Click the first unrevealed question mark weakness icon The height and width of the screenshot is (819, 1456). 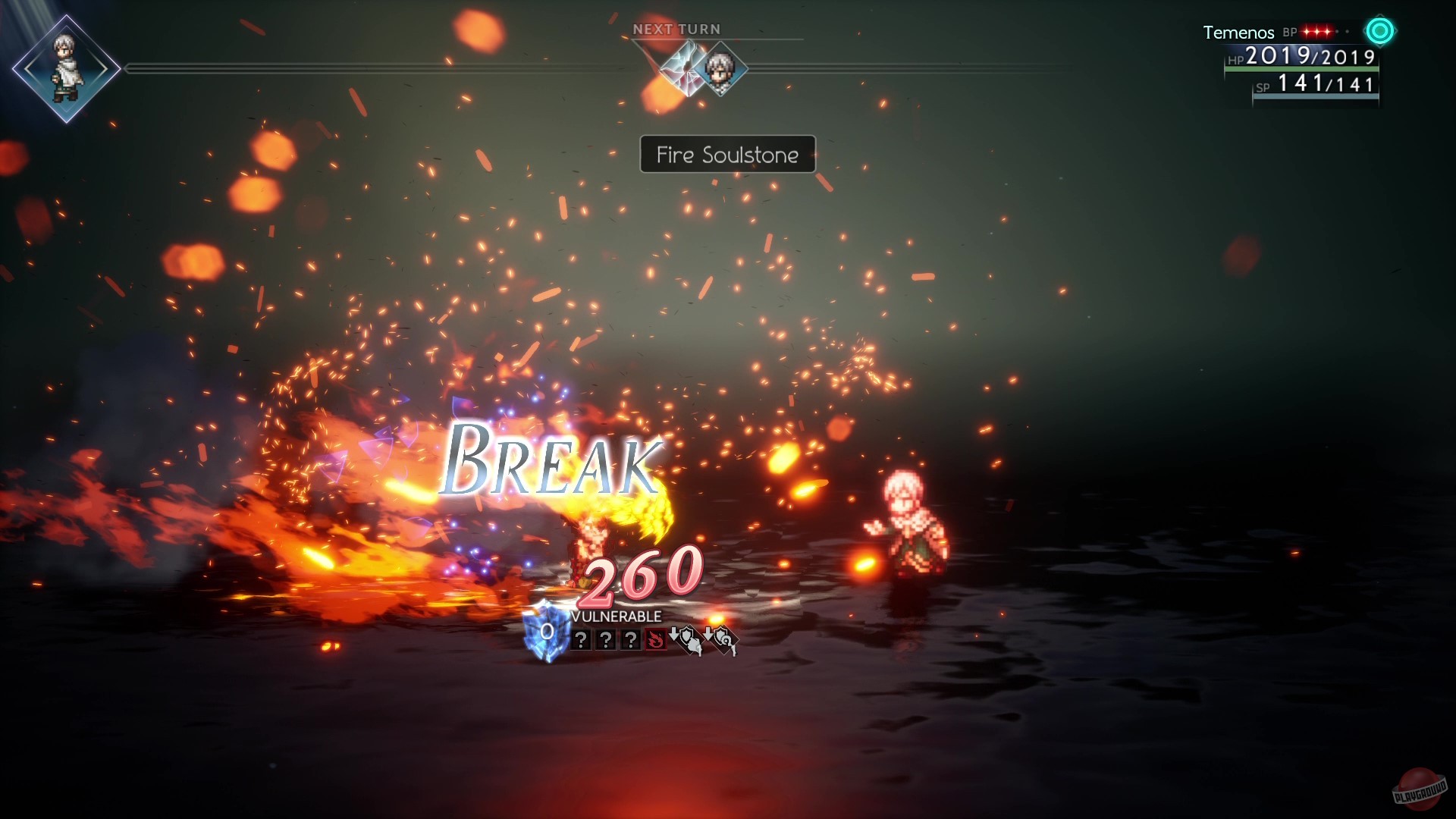(581, 639)
